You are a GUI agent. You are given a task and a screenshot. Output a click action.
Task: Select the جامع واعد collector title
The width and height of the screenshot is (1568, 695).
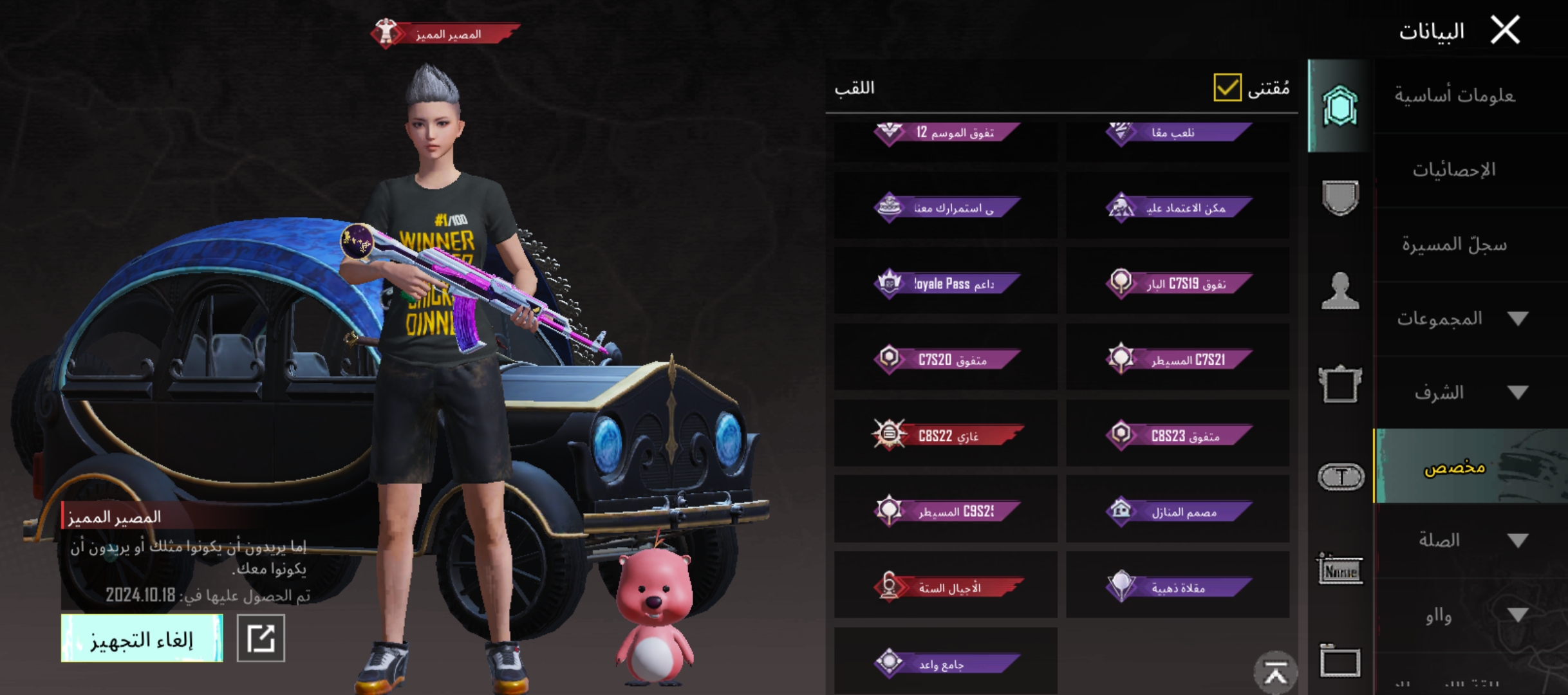(946, 663)
